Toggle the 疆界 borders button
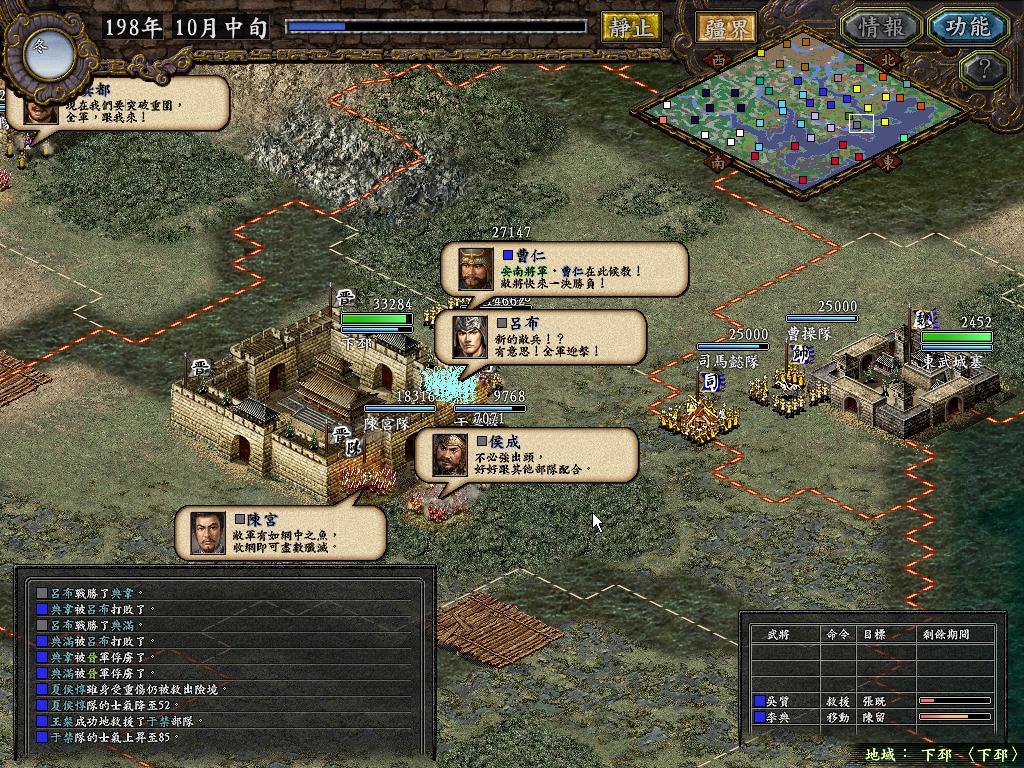1024x768 pixels. pos(727,27)
